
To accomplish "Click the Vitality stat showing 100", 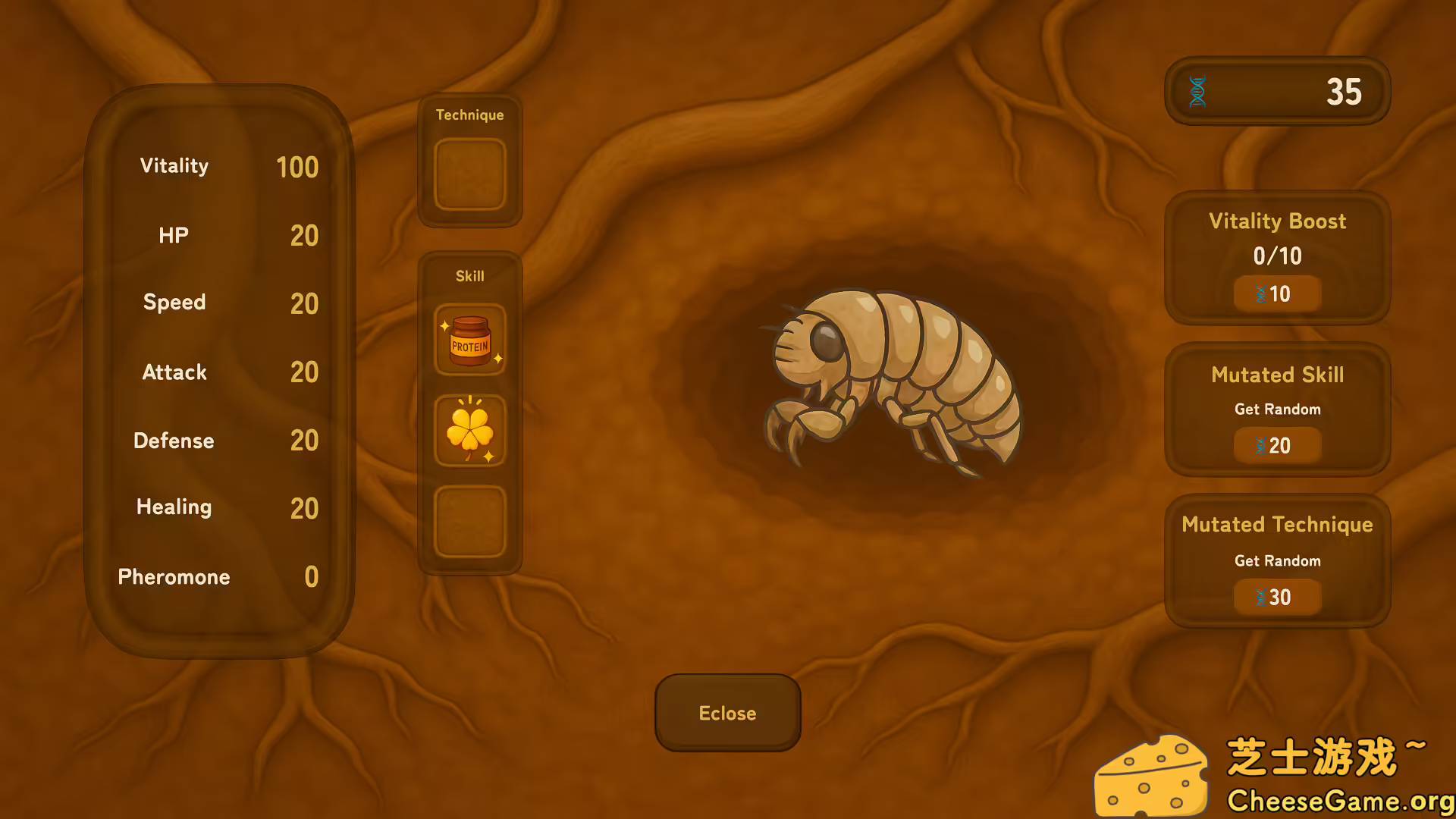I will 220,167.
